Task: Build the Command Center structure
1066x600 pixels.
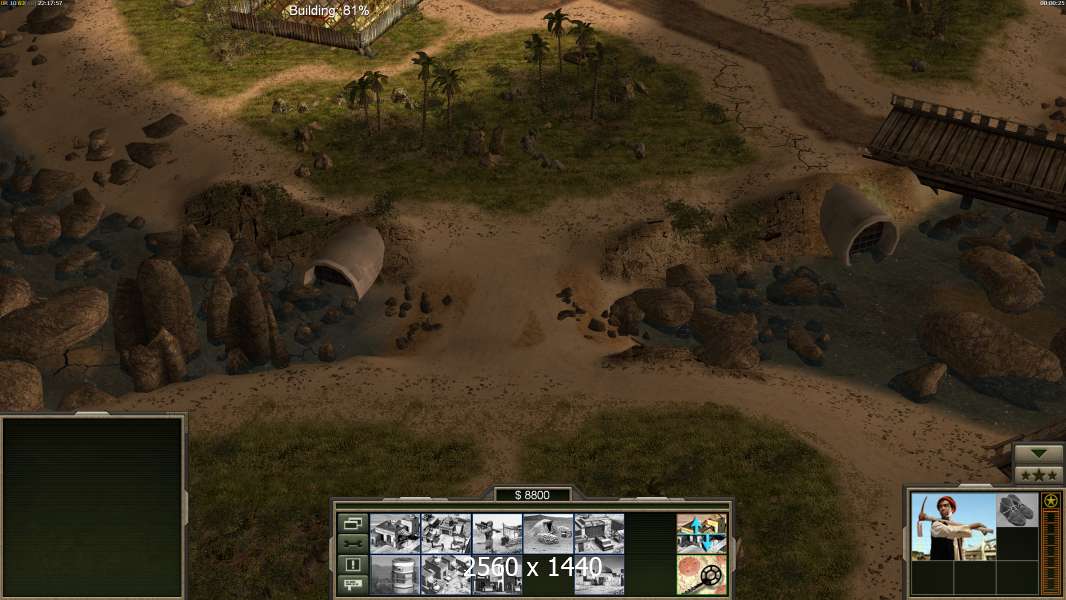Action: [395, 533]
